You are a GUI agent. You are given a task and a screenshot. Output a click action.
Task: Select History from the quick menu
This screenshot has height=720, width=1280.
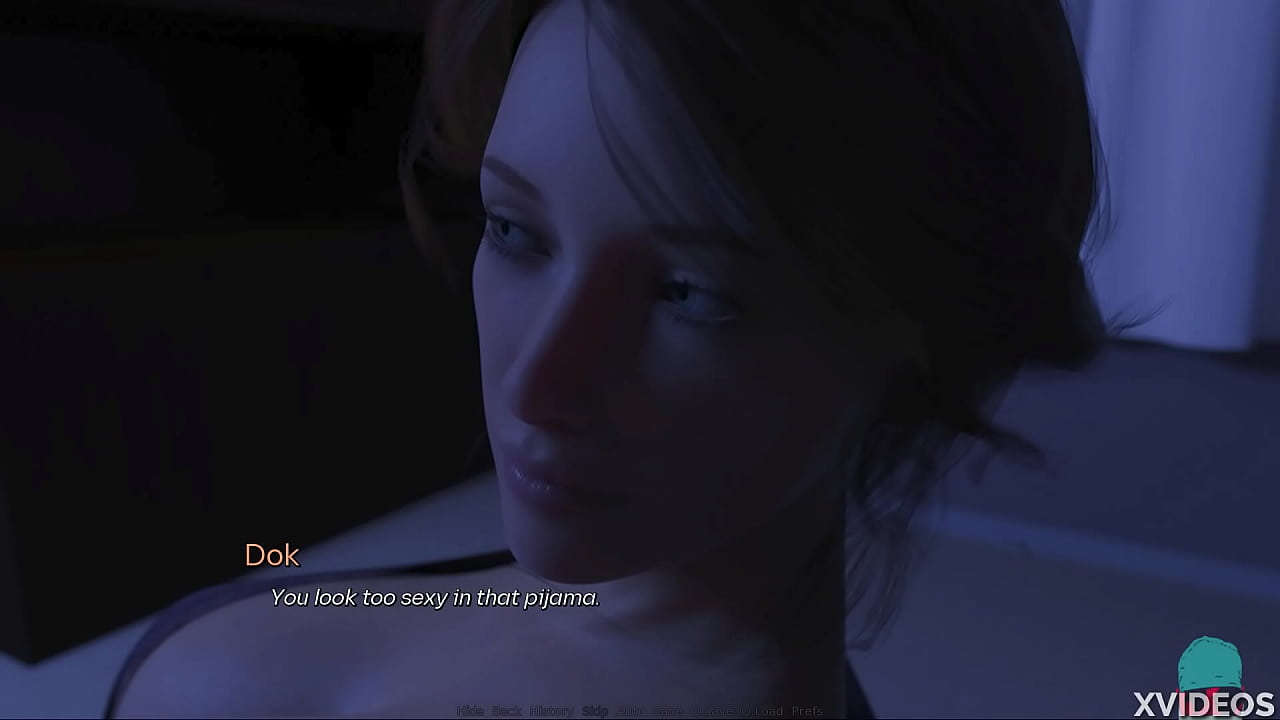(544, 712)
